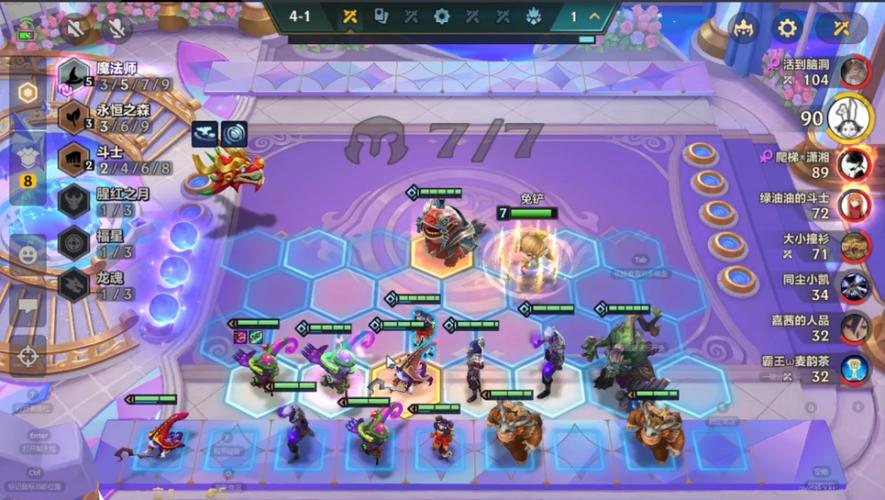Screen dimensions: 885x500
Task: Show the 腥红之月 trait details
Action: 73,201
